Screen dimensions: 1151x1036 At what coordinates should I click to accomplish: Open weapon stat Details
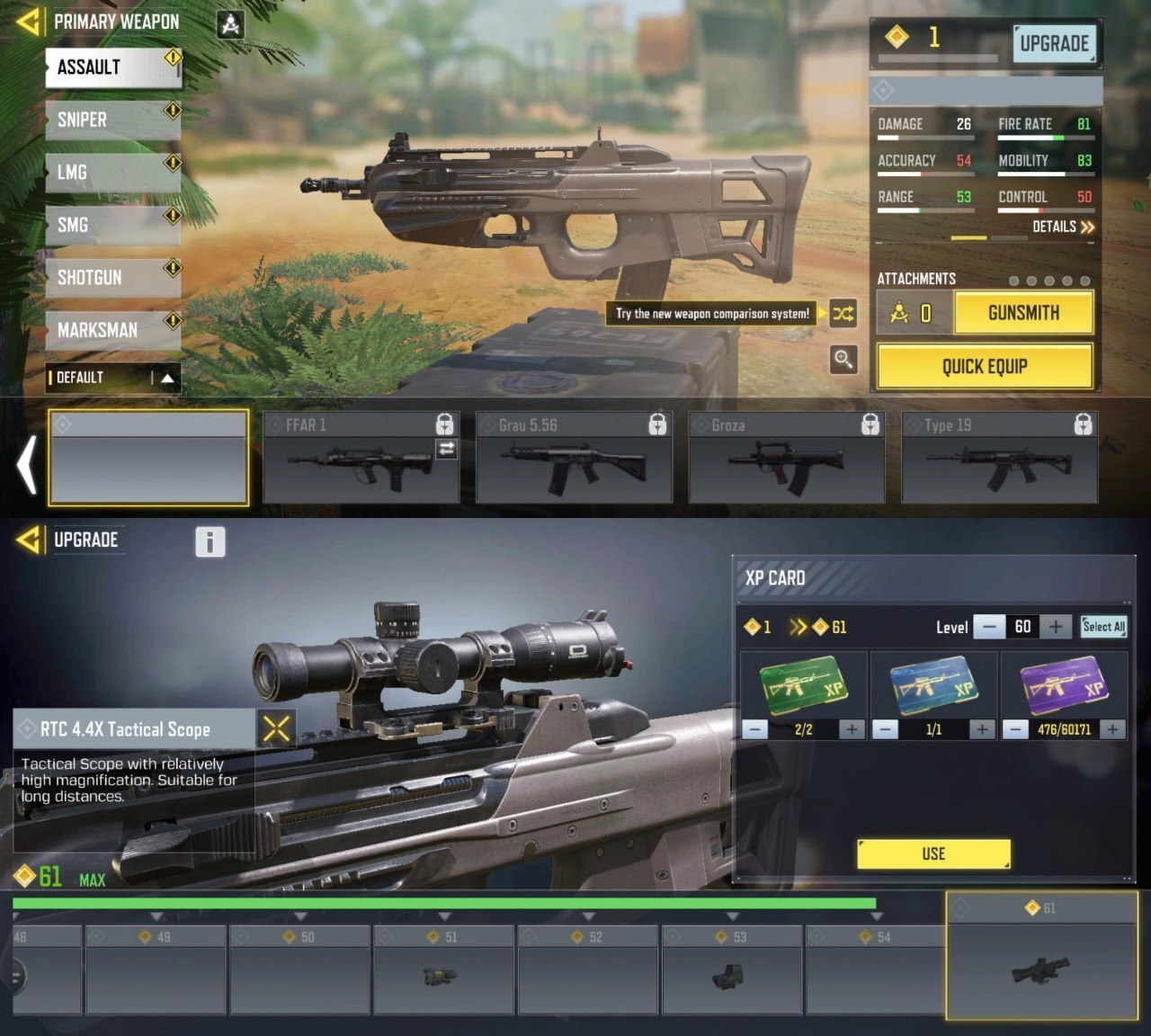click(1063, 227)
